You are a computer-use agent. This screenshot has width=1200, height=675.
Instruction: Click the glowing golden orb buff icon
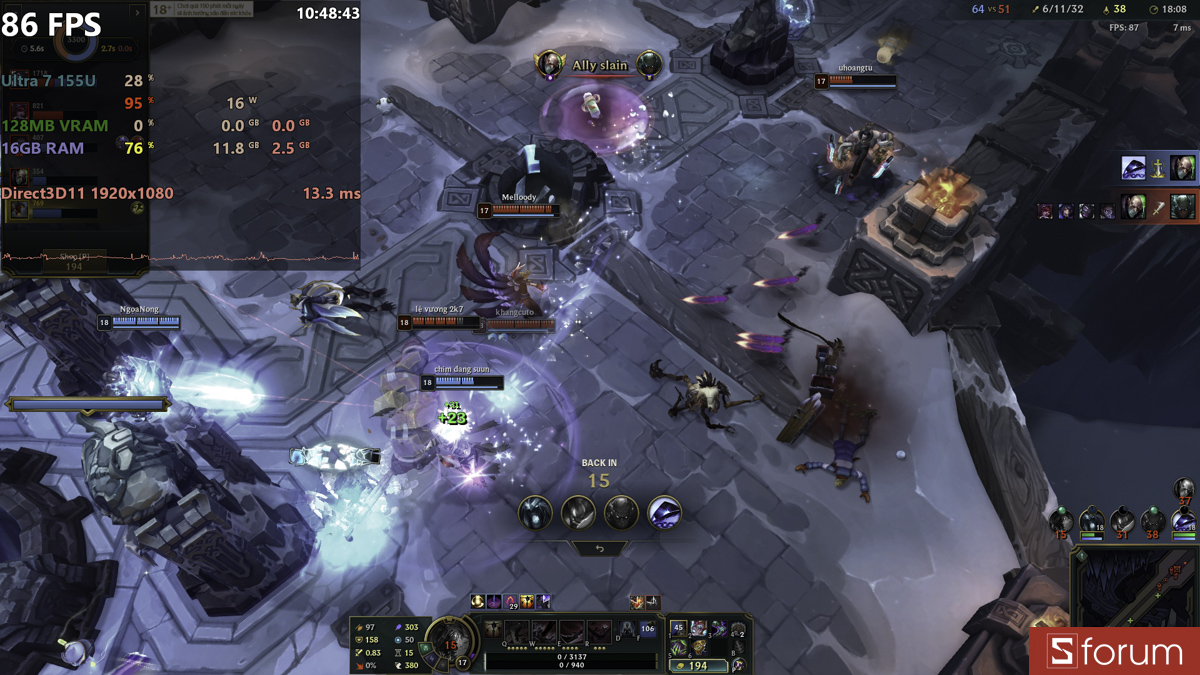(478, 601)
